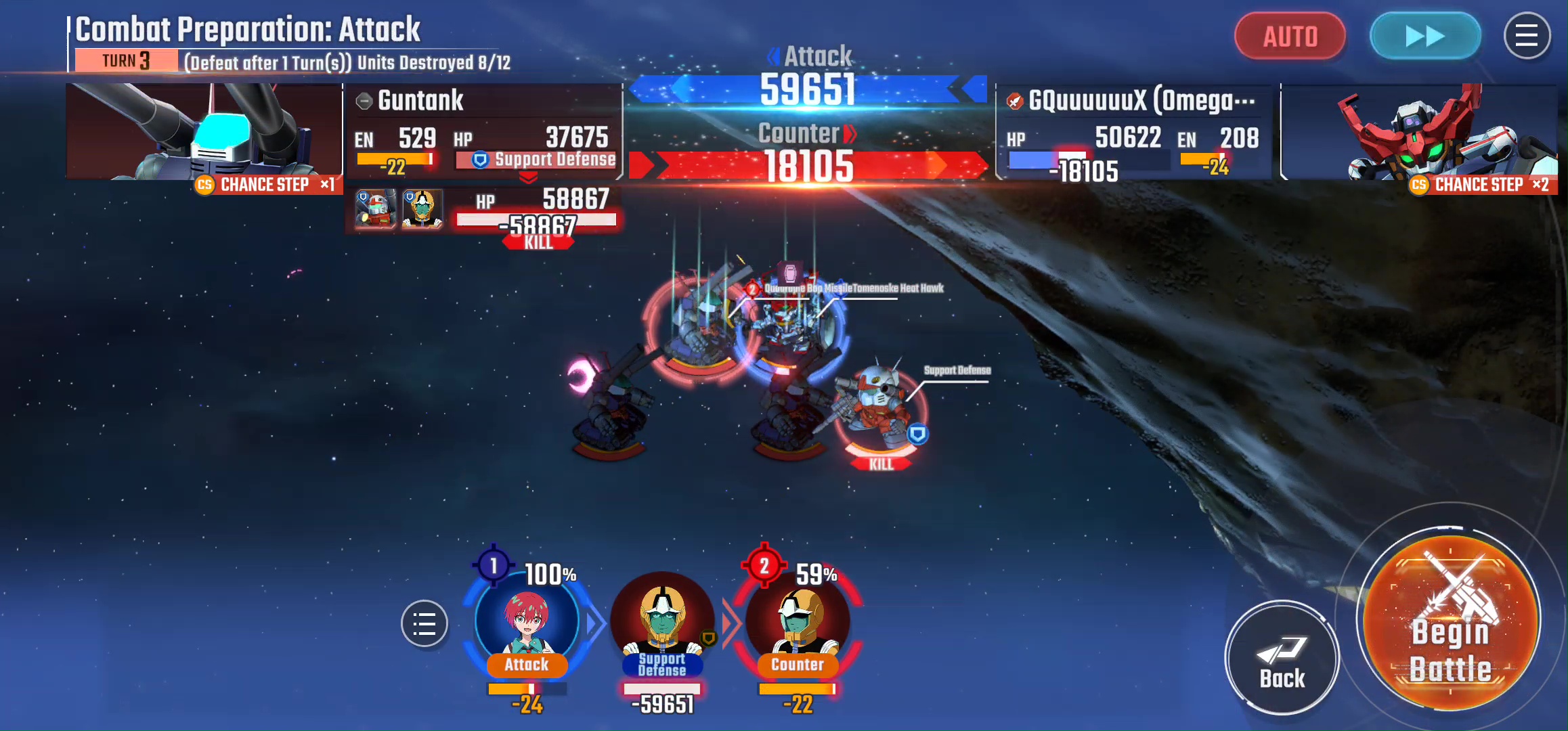This screenshot has height=731, width=1568.
Task: Open the hamburger menu at top right
Action: [1526, 37]
